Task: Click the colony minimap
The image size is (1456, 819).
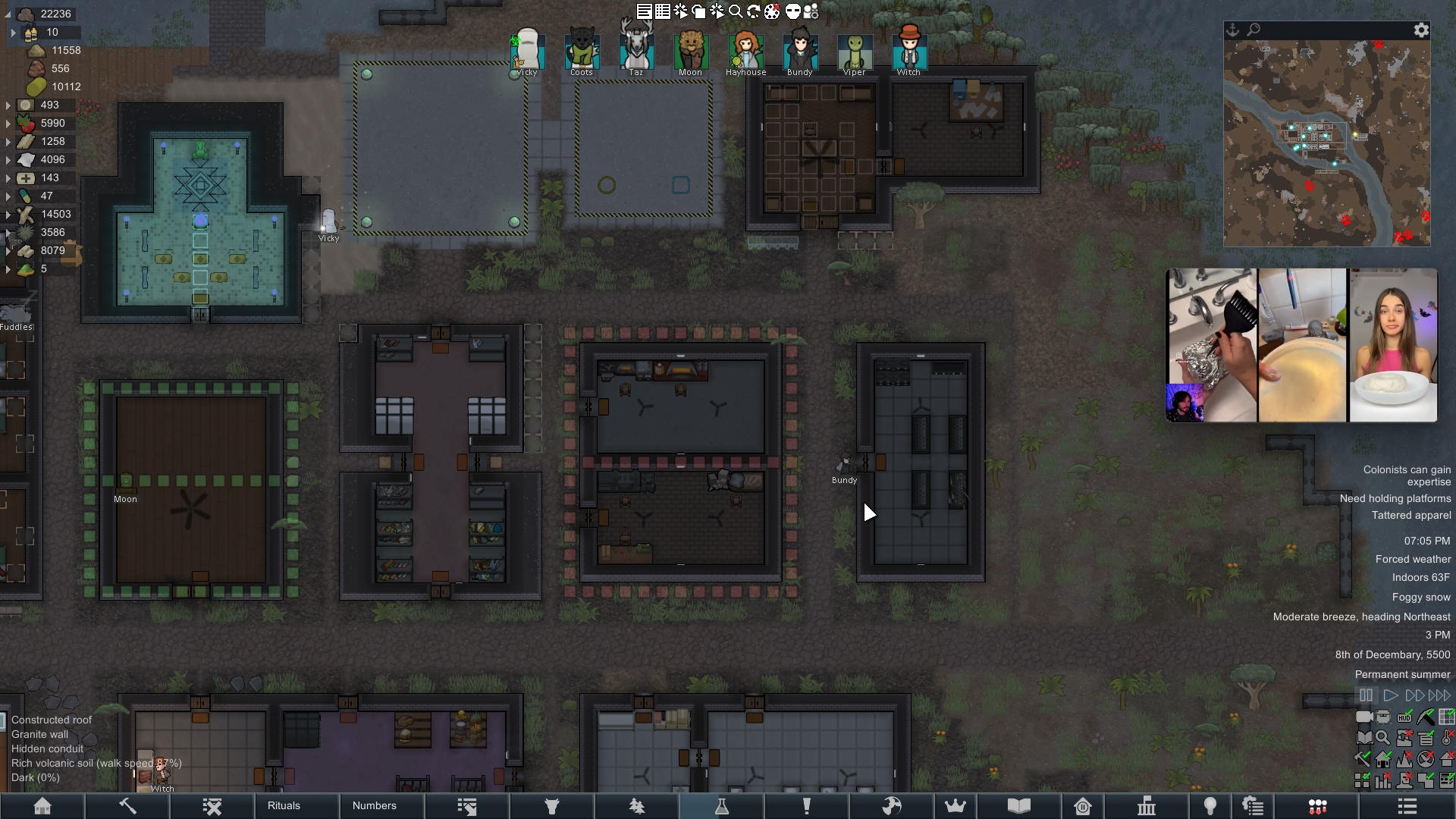Action: [x=1326, y=144]
